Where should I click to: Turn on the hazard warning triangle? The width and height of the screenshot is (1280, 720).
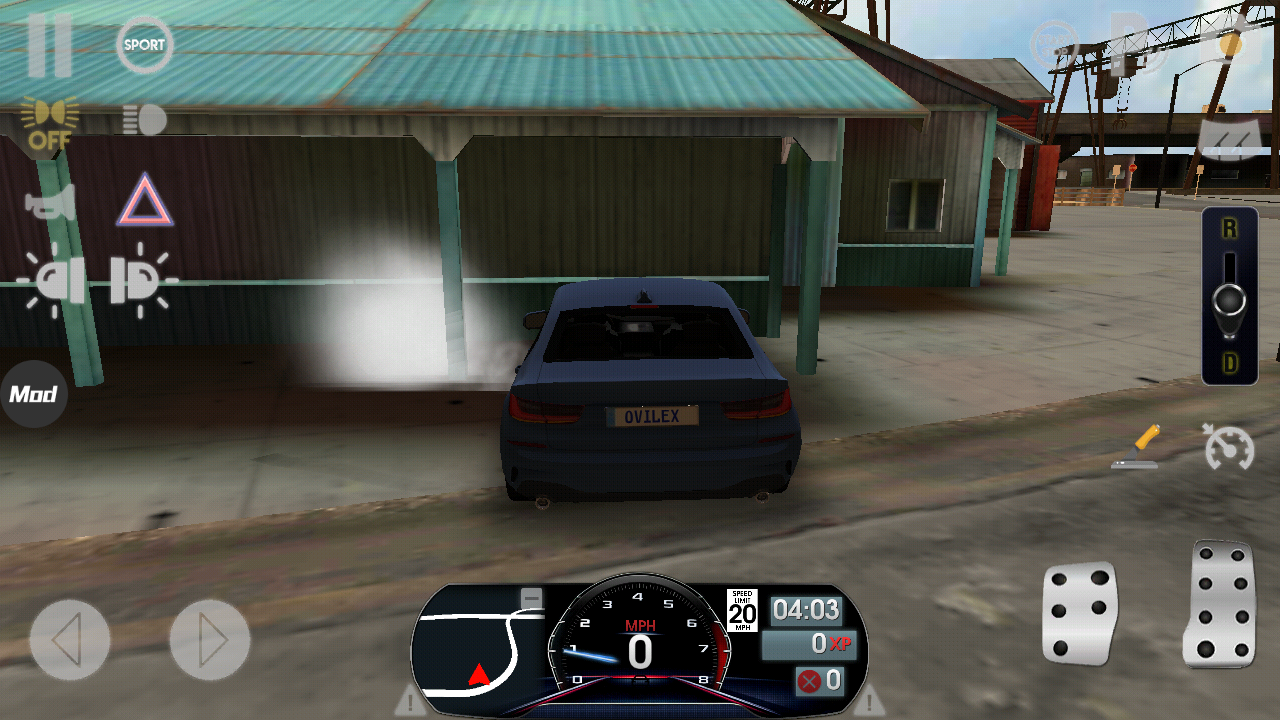pos(145,201)
